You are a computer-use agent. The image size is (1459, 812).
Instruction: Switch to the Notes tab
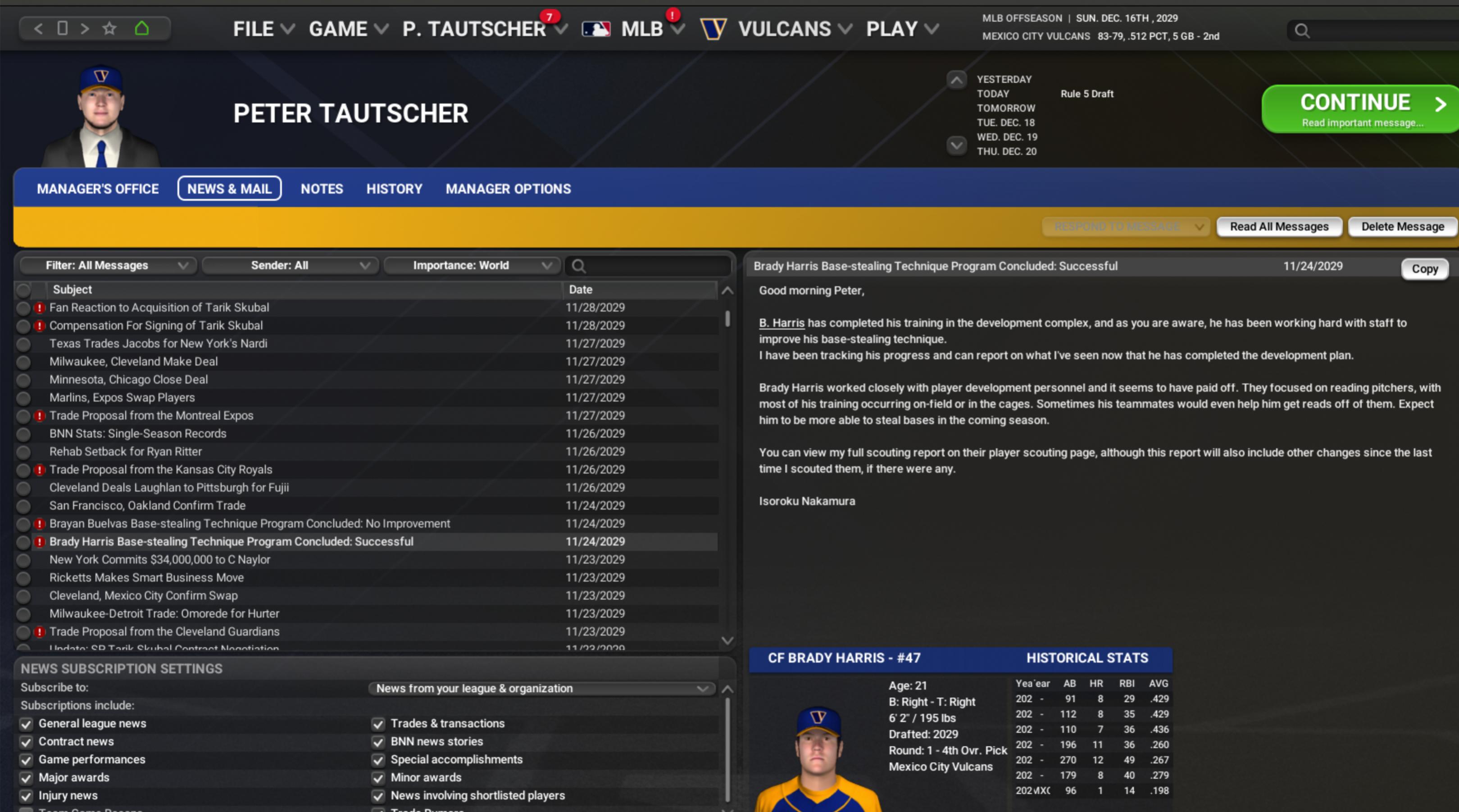322,189
